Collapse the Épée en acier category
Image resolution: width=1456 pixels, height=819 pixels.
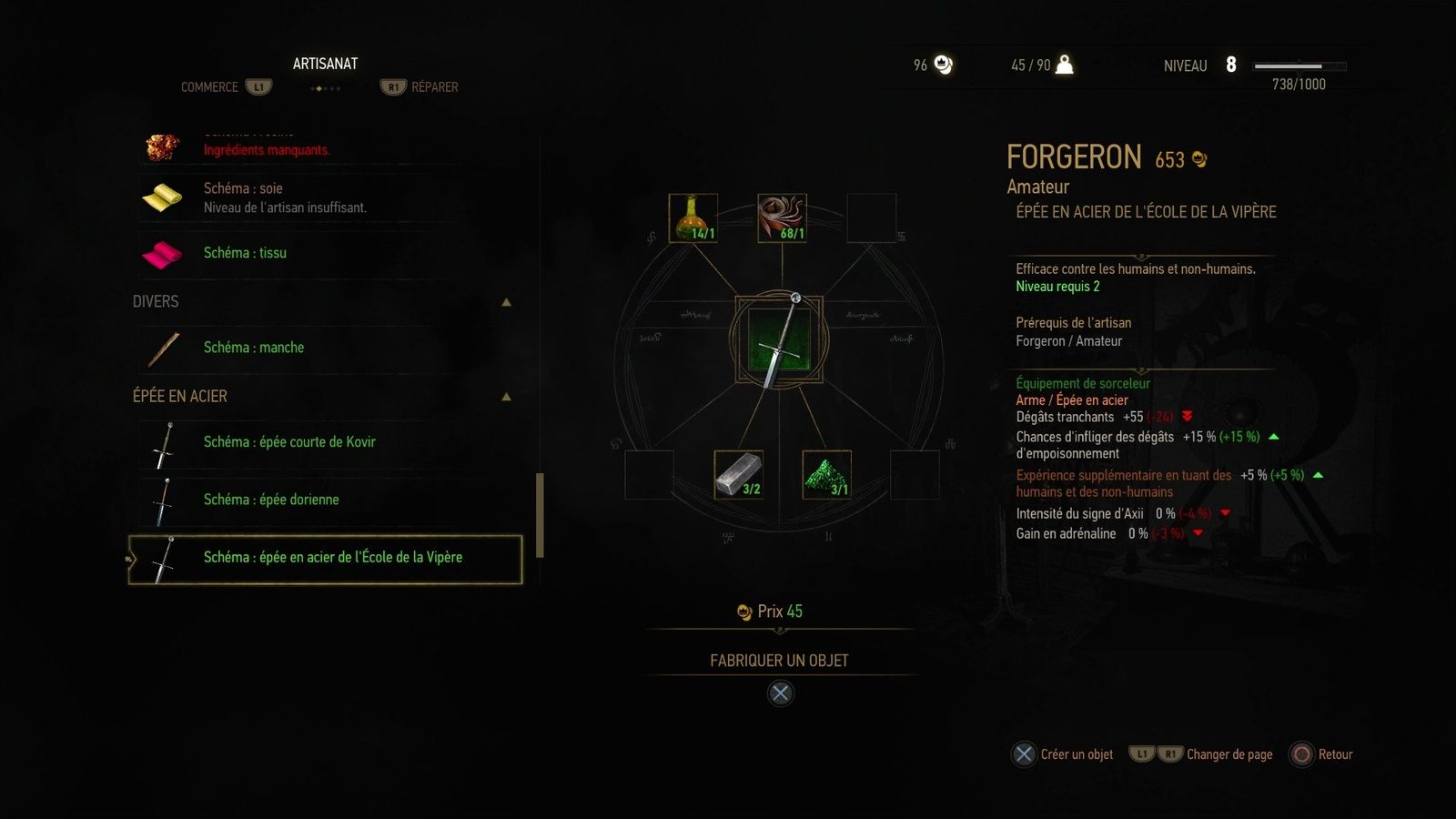click(507, 397)
